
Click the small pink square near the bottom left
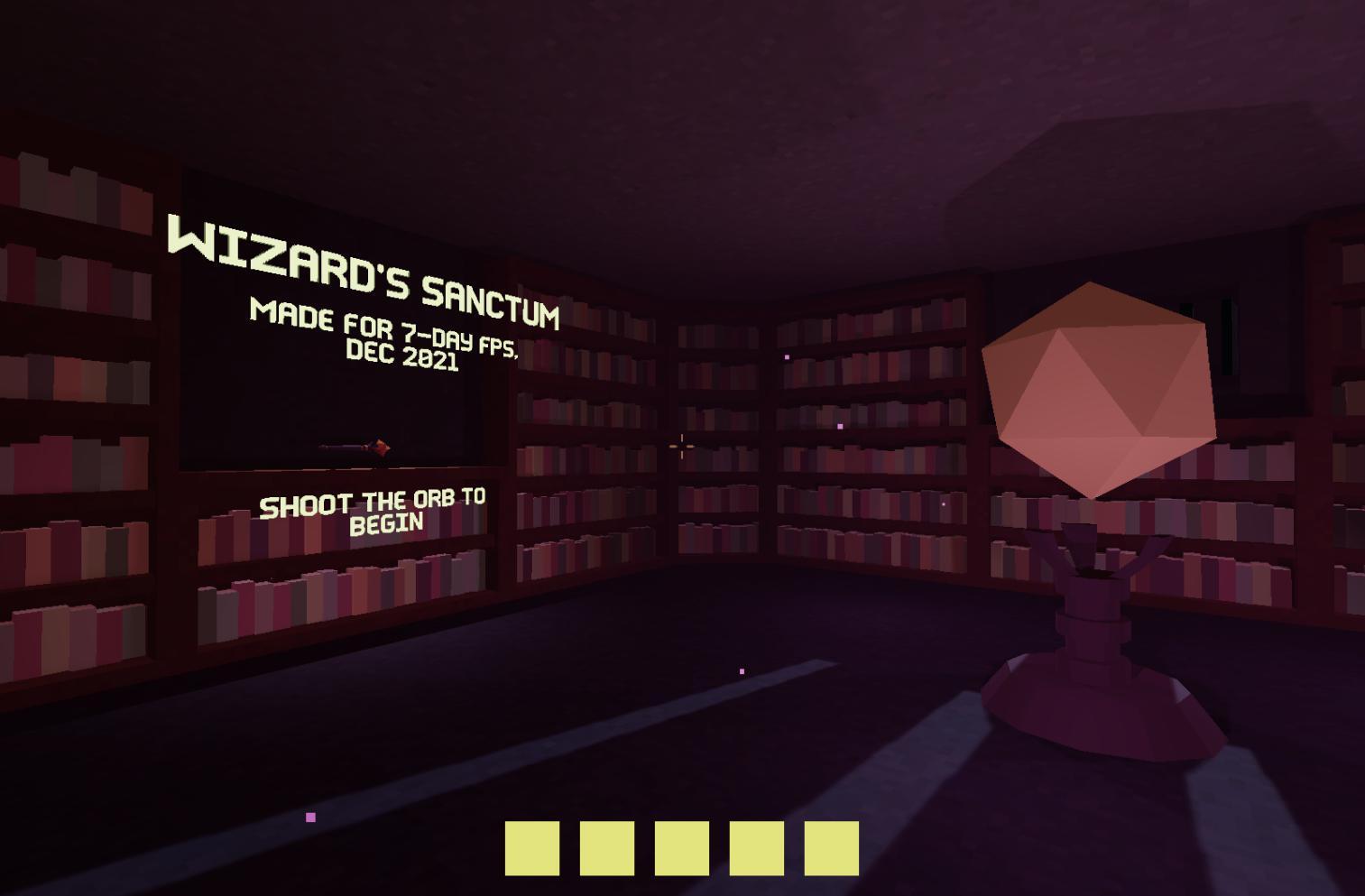coord(310,816)
